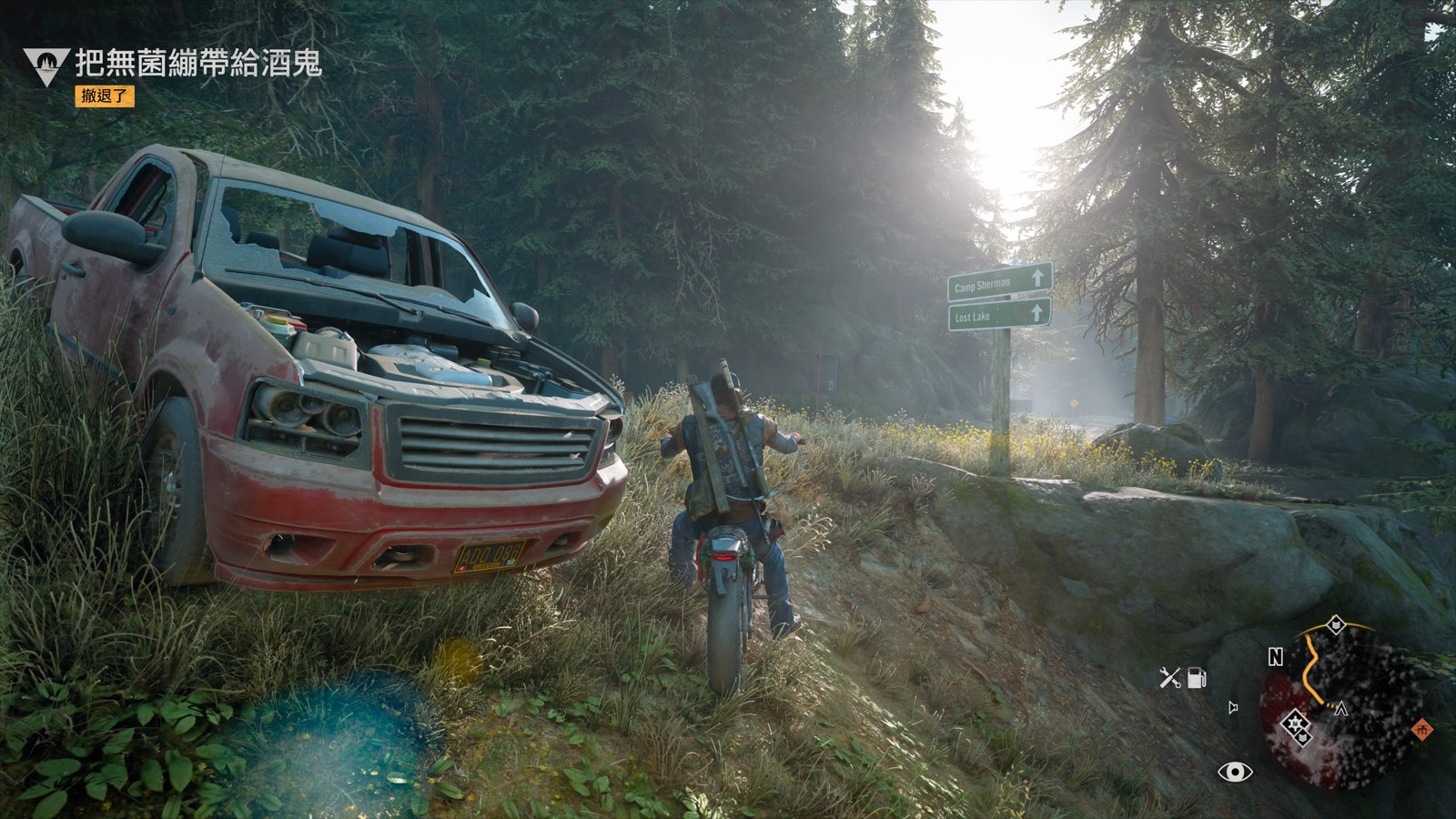Click the small speaker noise indicator
Screen dimensions: 1456x819
point(1233,707)
